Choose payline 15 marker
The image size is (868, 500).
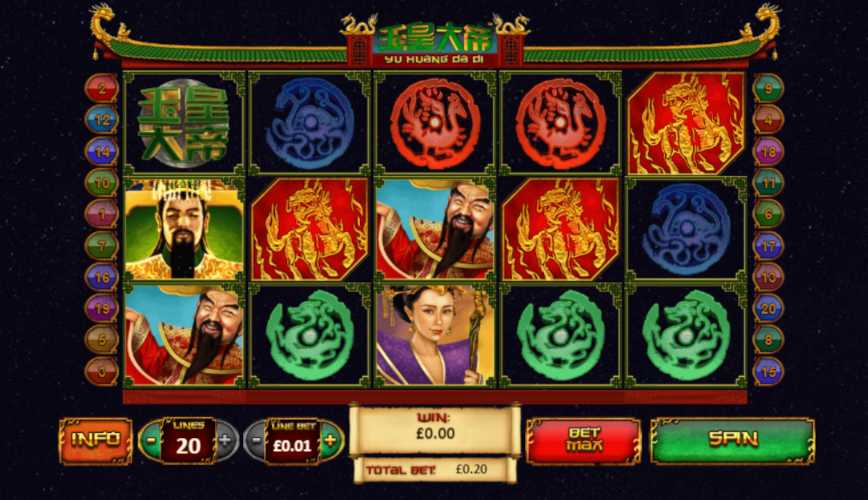[768, 371]
